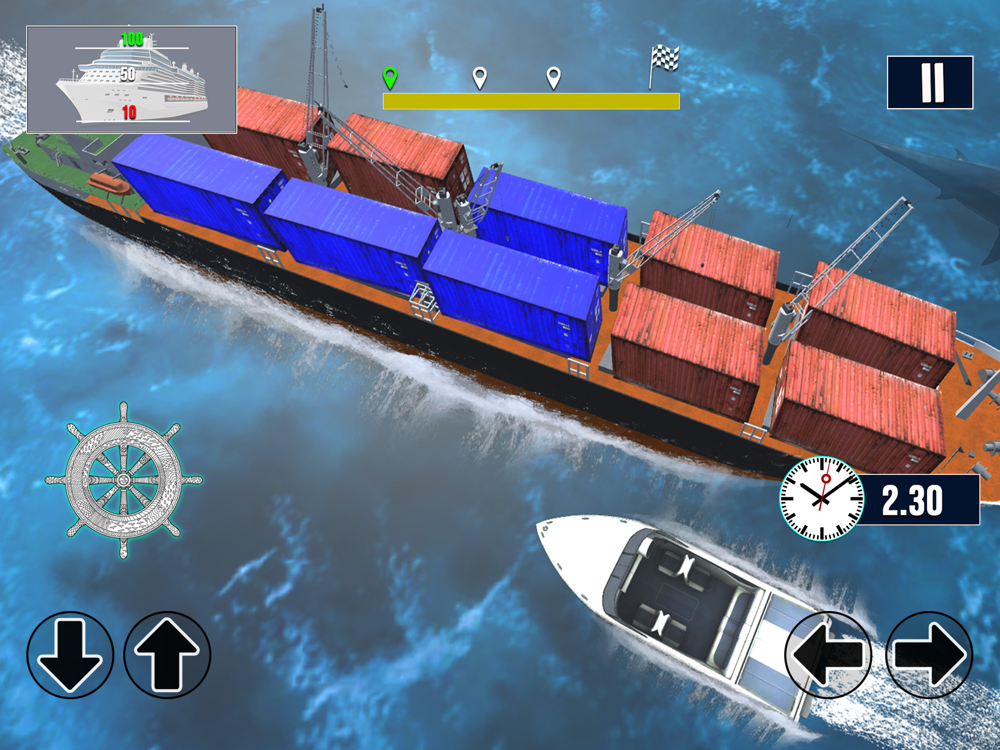Steer left with the left arrow button

829,655
